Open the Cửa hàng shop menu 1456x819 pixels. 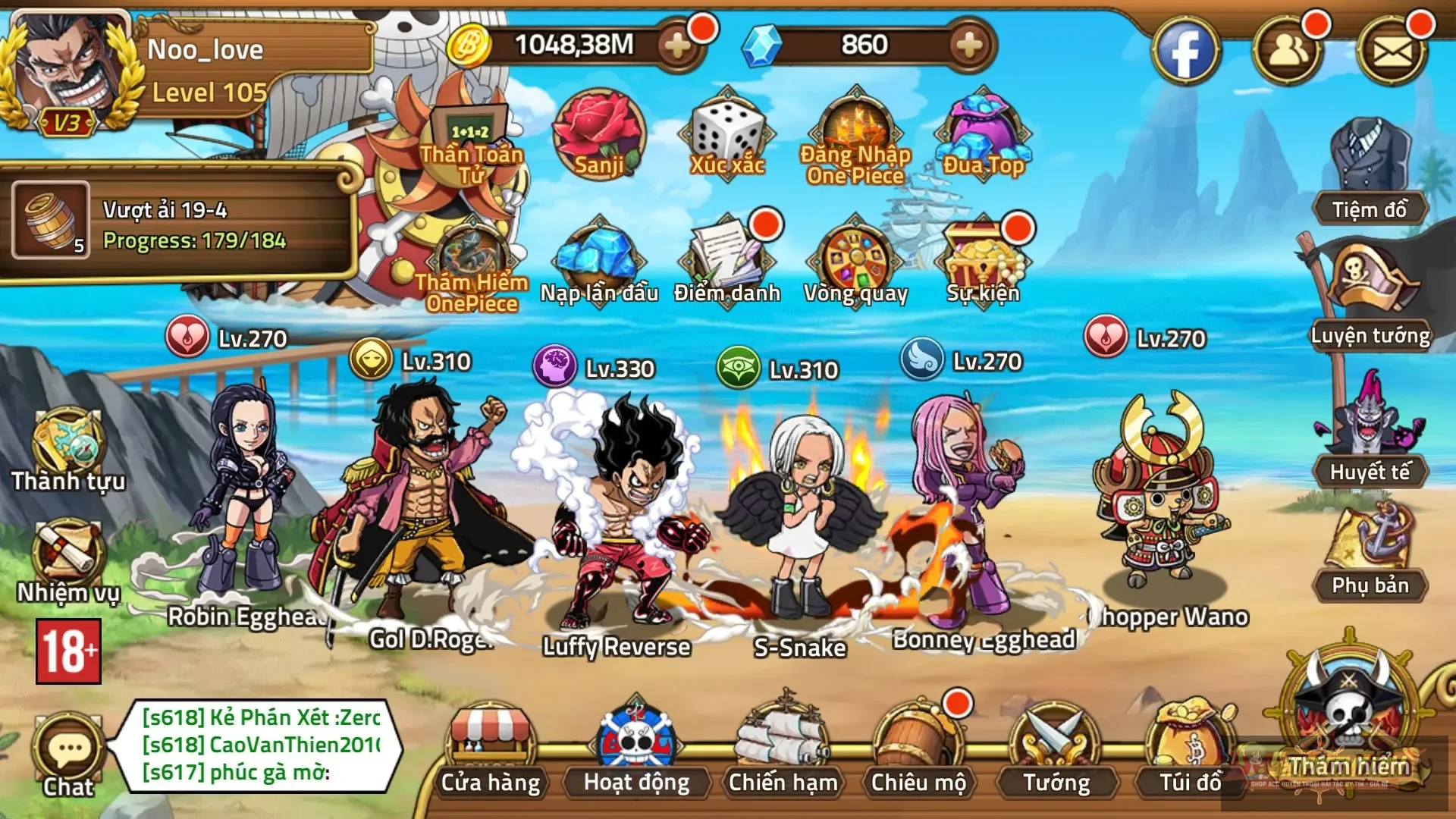tap(490, 751)
